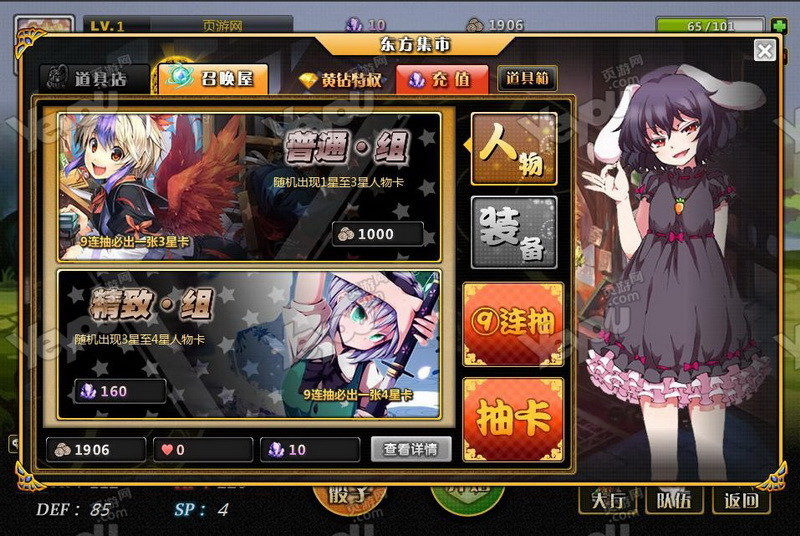The image size is (800, 536).
Task: View details with 查看详情 button
Action: [x=411, y=449]
